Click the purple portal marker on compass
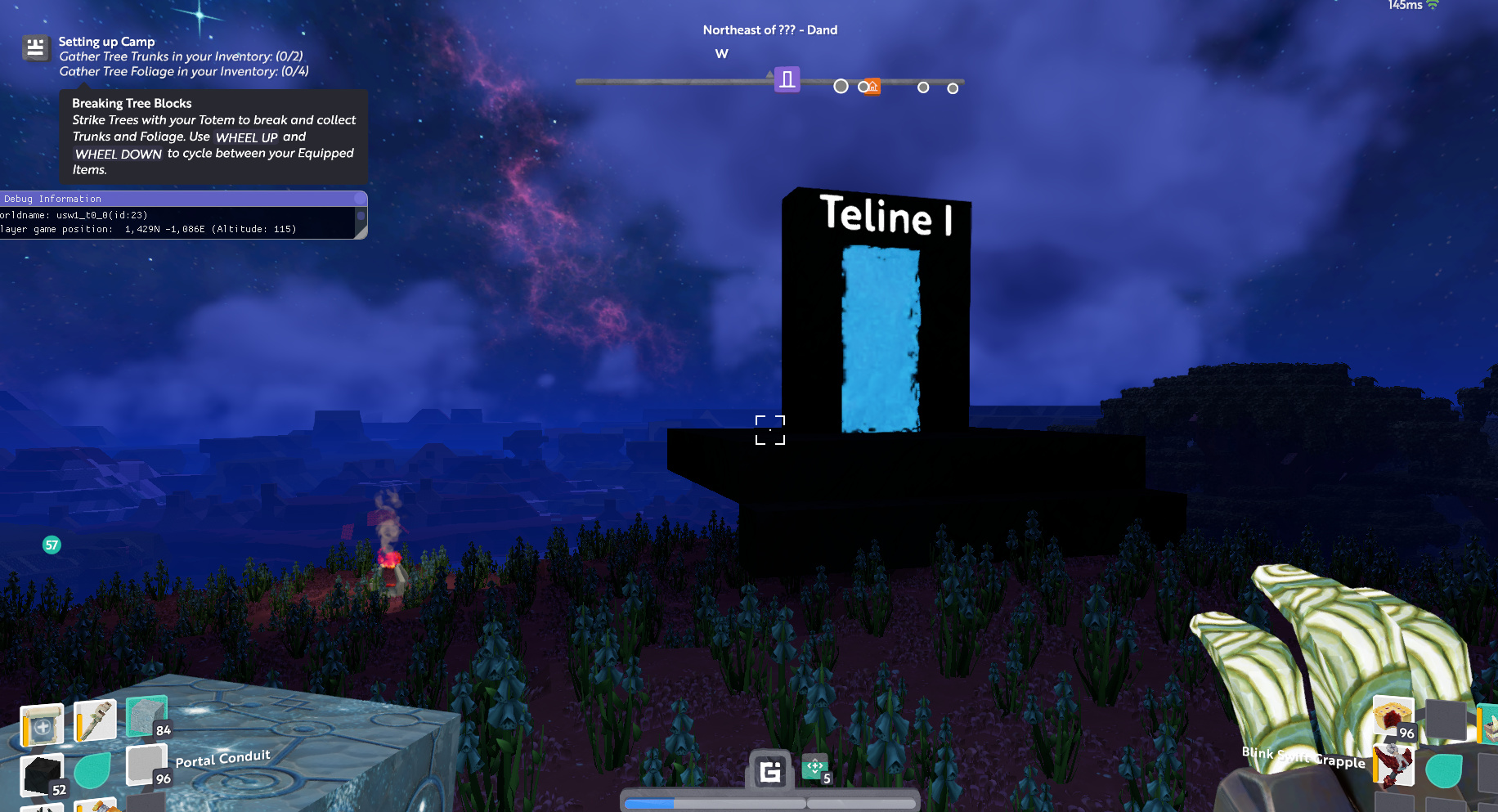 pyautogui.click(x=787, y=79)
